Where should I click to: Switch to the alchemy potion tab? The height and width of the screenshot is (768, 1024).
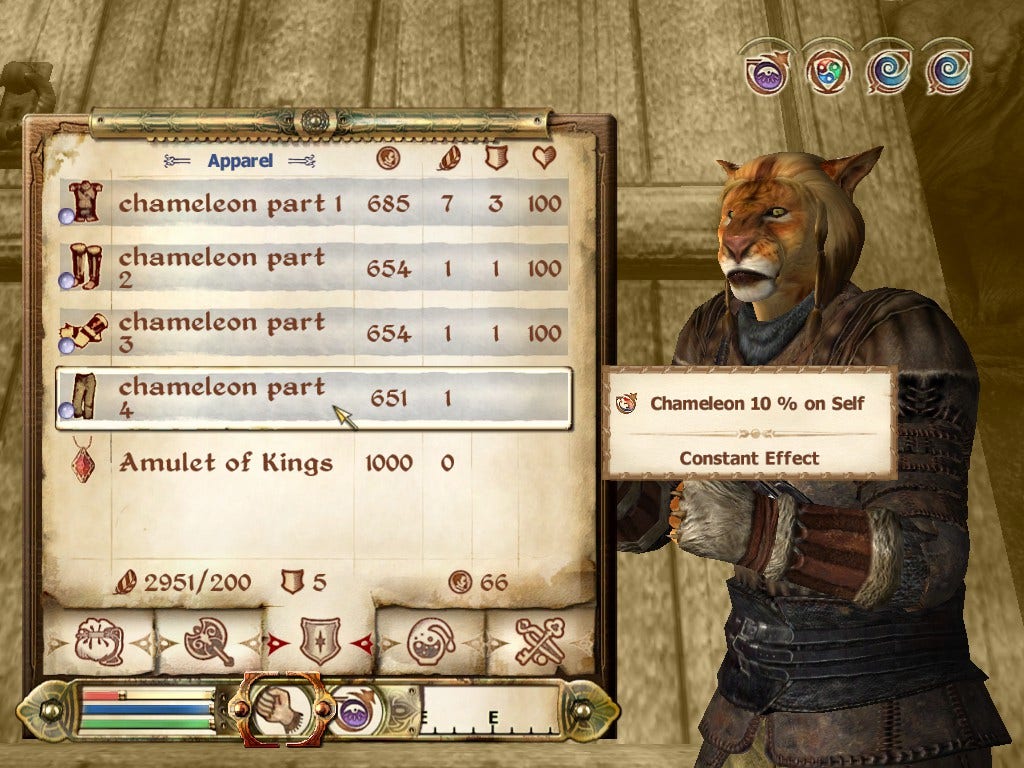432,641
